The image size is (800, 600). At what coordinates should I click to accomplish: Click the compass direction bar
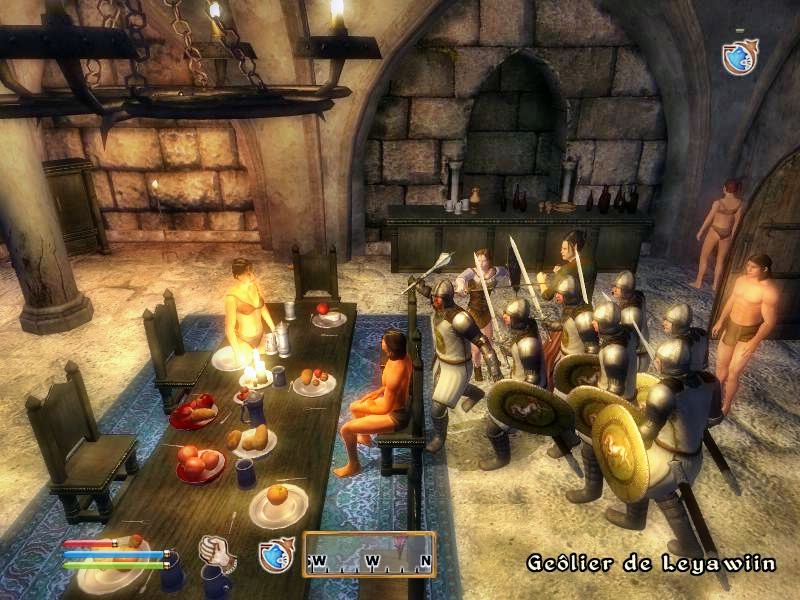pos(370,555)
